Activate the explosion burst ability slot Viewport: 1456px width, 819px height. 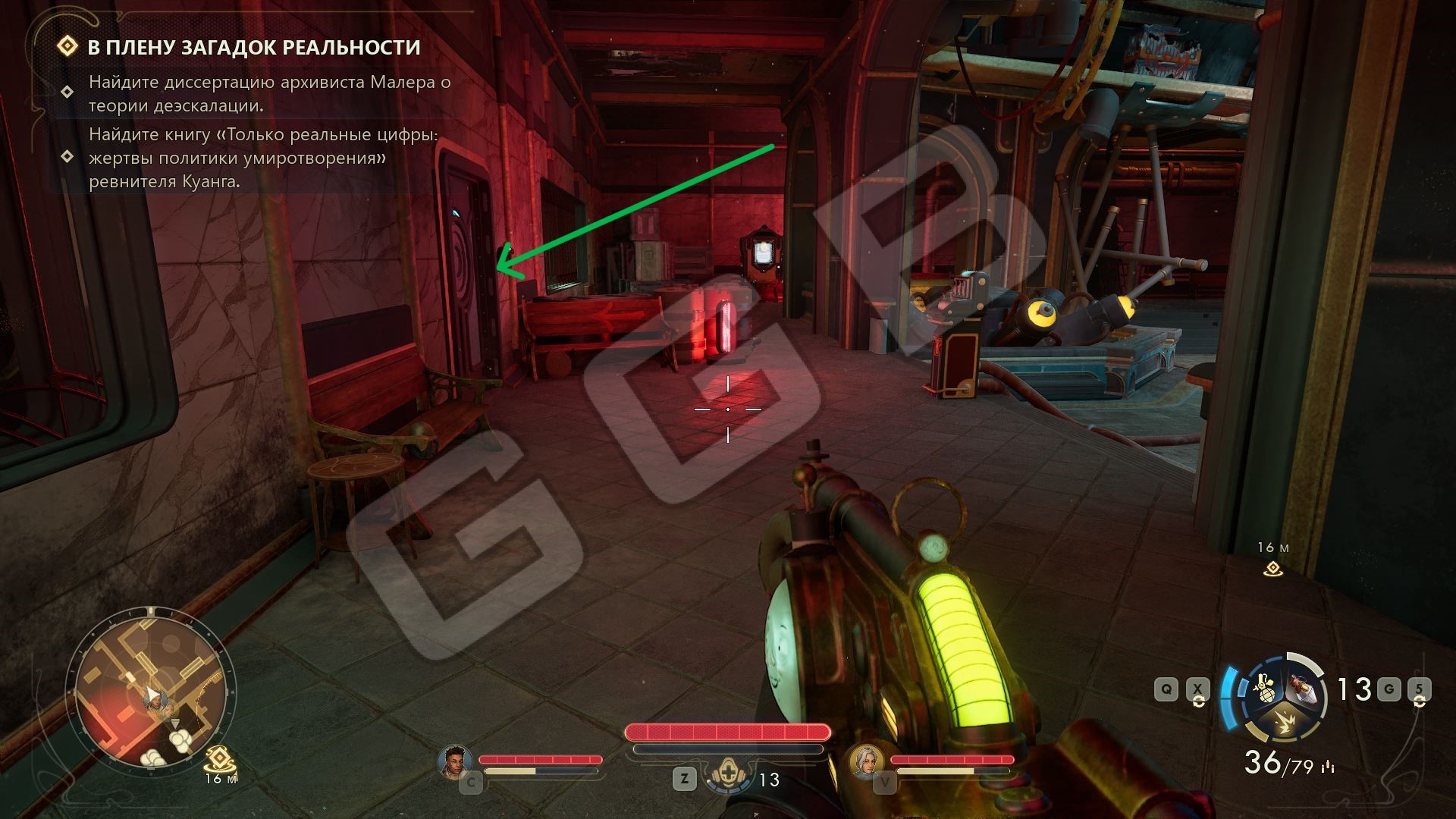pos(1283,723)
